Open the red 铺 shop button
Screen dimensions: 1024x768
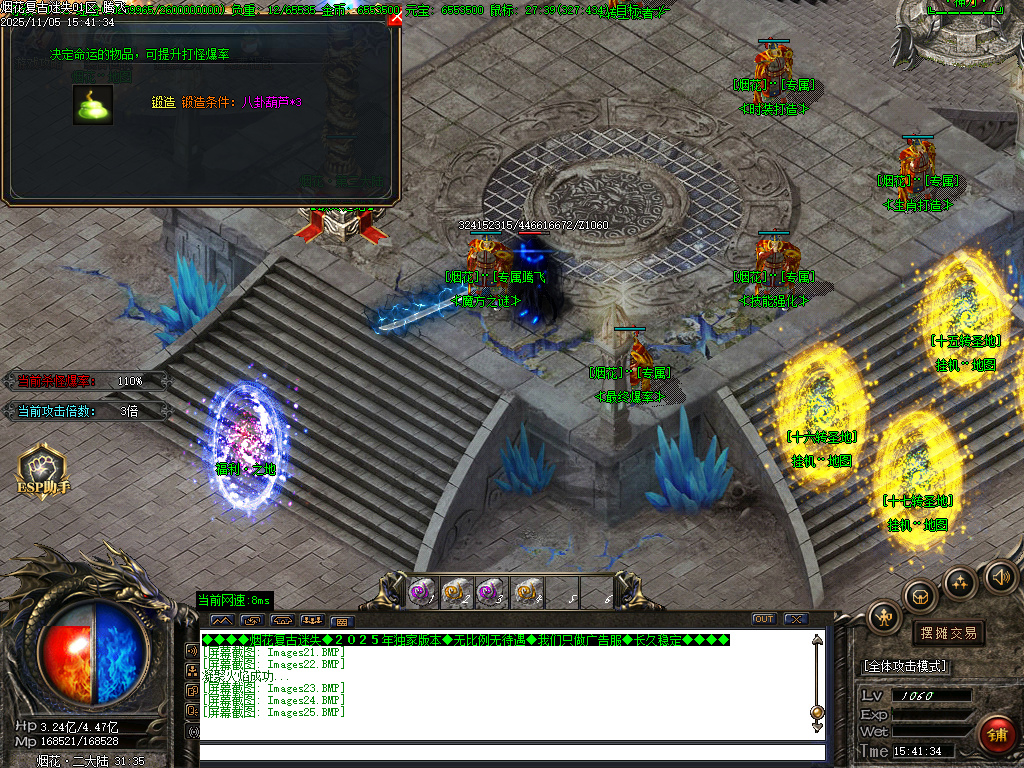(996, 734)
